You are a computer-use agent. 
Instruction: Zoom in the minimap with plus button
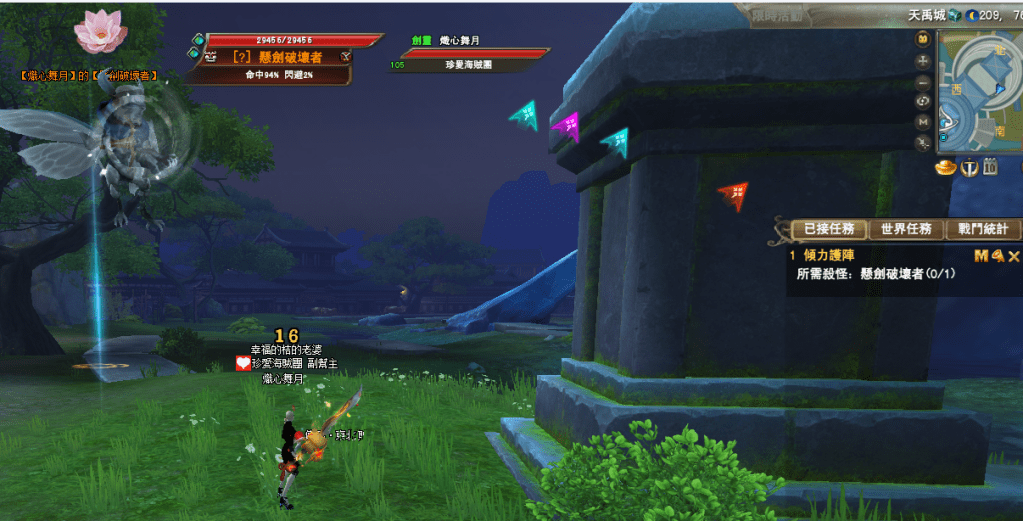(x=923, y=60)
